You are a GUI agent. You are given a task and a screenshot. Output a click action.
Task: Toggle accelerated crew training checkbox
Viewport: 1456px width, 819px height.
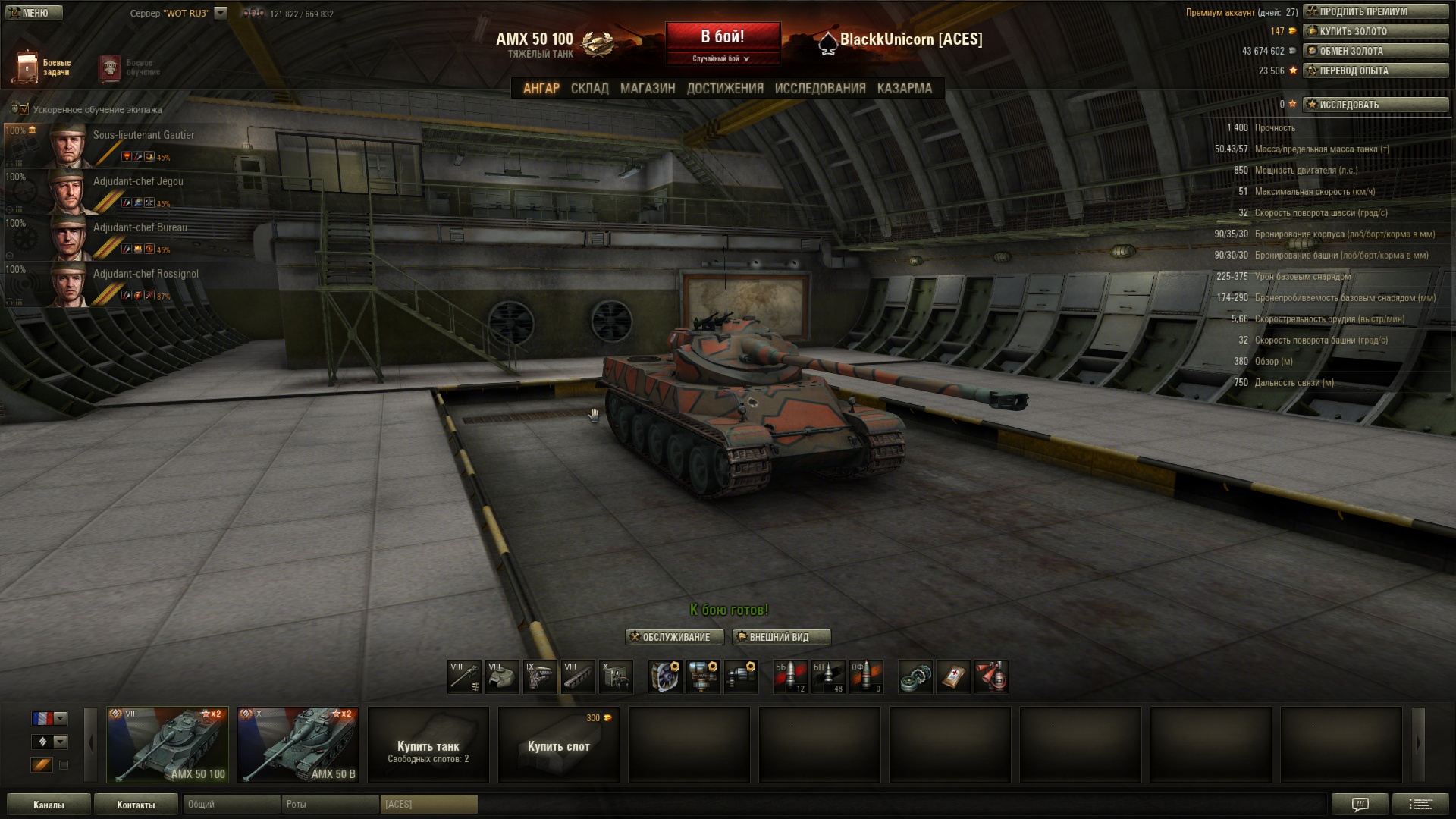click(24, 109)
